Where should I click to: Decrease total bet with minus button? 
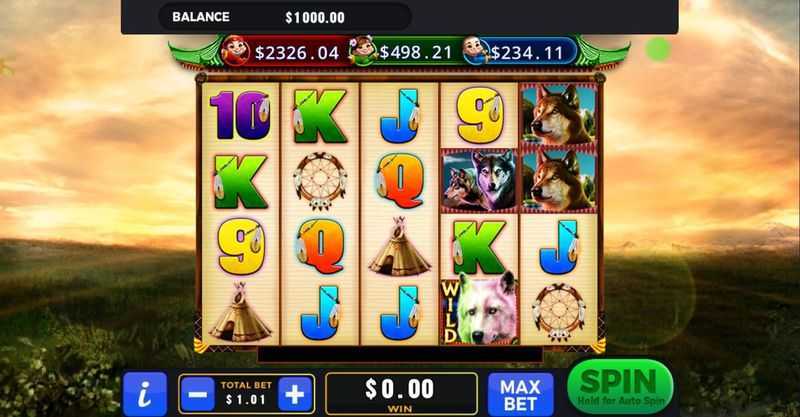[x=198, y=393]
